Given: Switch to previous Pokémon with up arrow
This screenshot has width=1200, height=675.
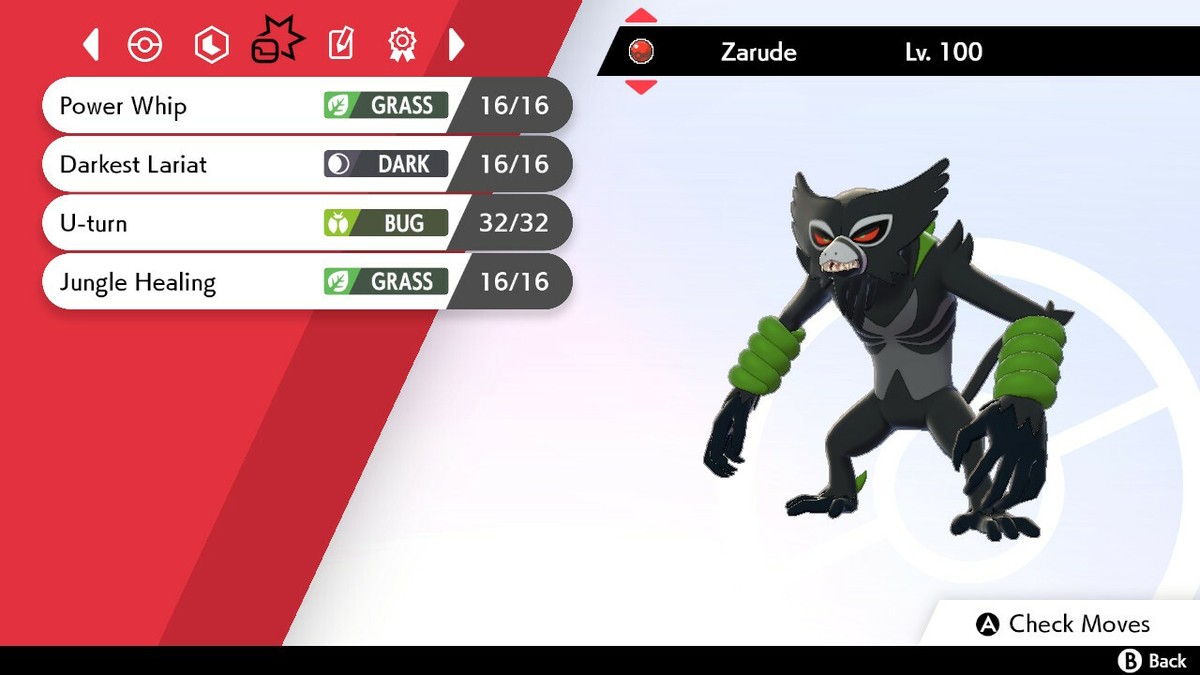Looking at the screenshot, I should click(x=641, y=16).
